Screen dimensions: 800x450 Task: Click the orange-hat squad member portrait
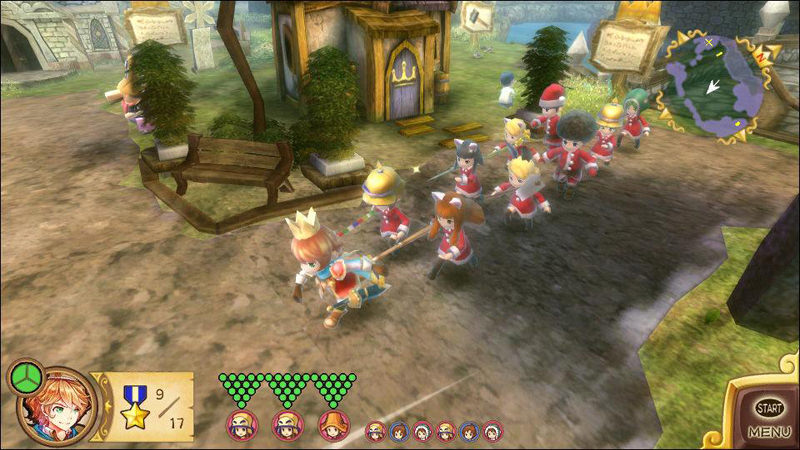point(333,424)
